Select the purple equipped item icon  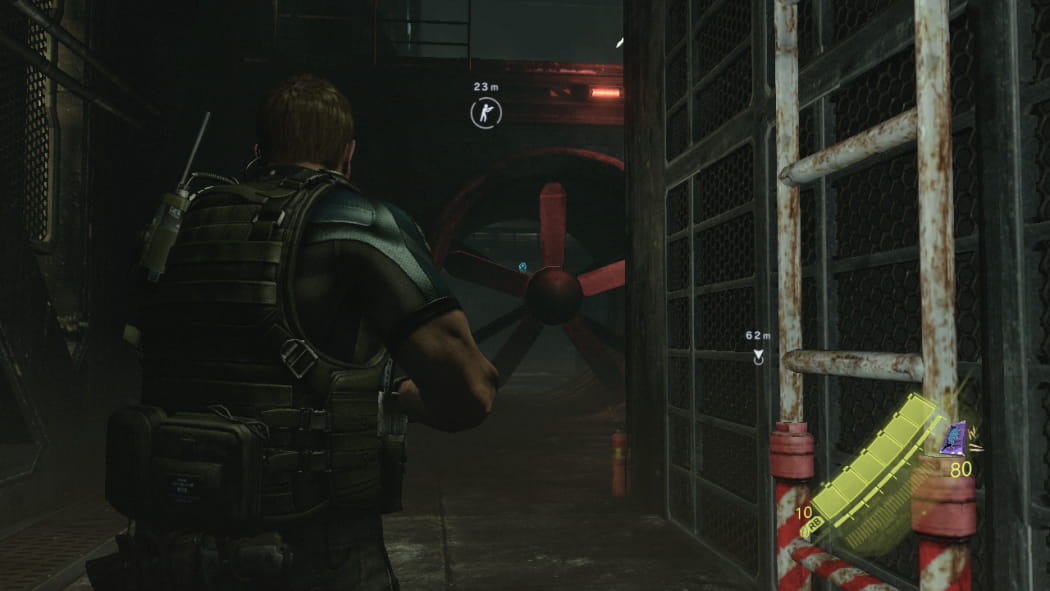click(x=954, y=438)
